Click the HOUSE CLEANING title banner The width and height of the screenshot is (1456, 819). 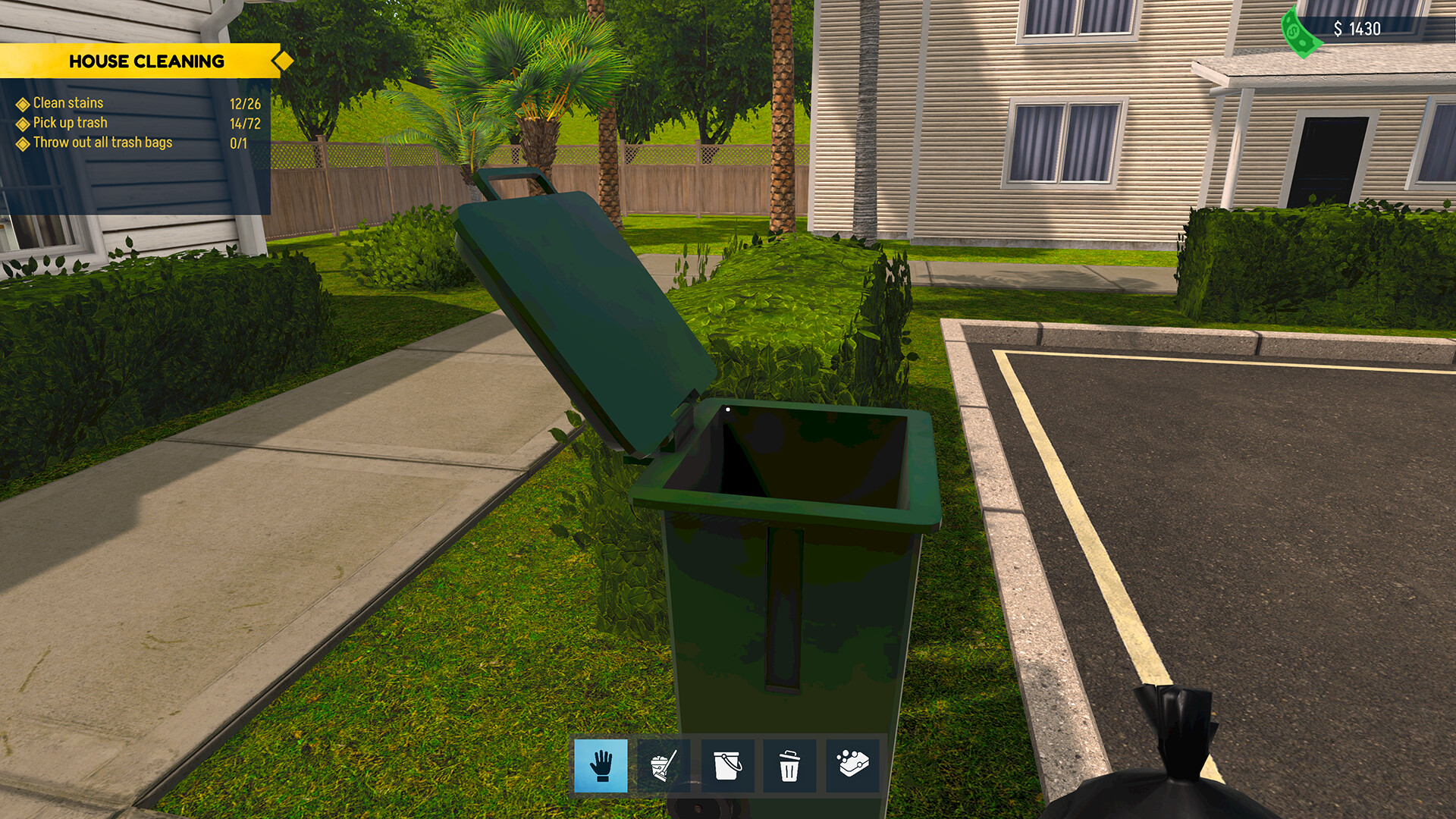click(147, 61)
